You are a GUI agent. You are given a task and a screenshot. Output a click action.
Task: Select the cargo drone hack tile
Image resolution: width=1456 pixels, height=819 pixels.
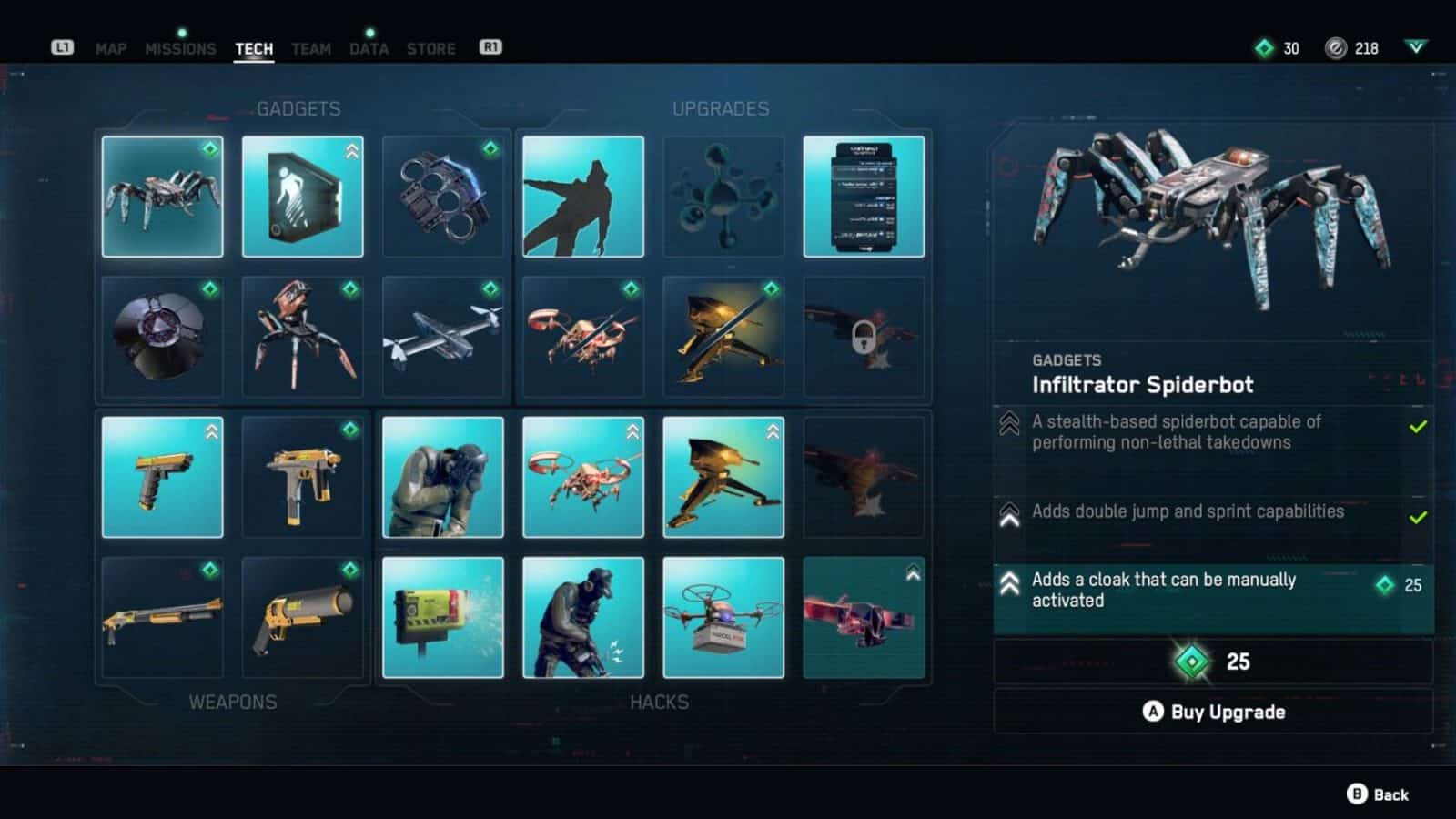tap(723, 617)
